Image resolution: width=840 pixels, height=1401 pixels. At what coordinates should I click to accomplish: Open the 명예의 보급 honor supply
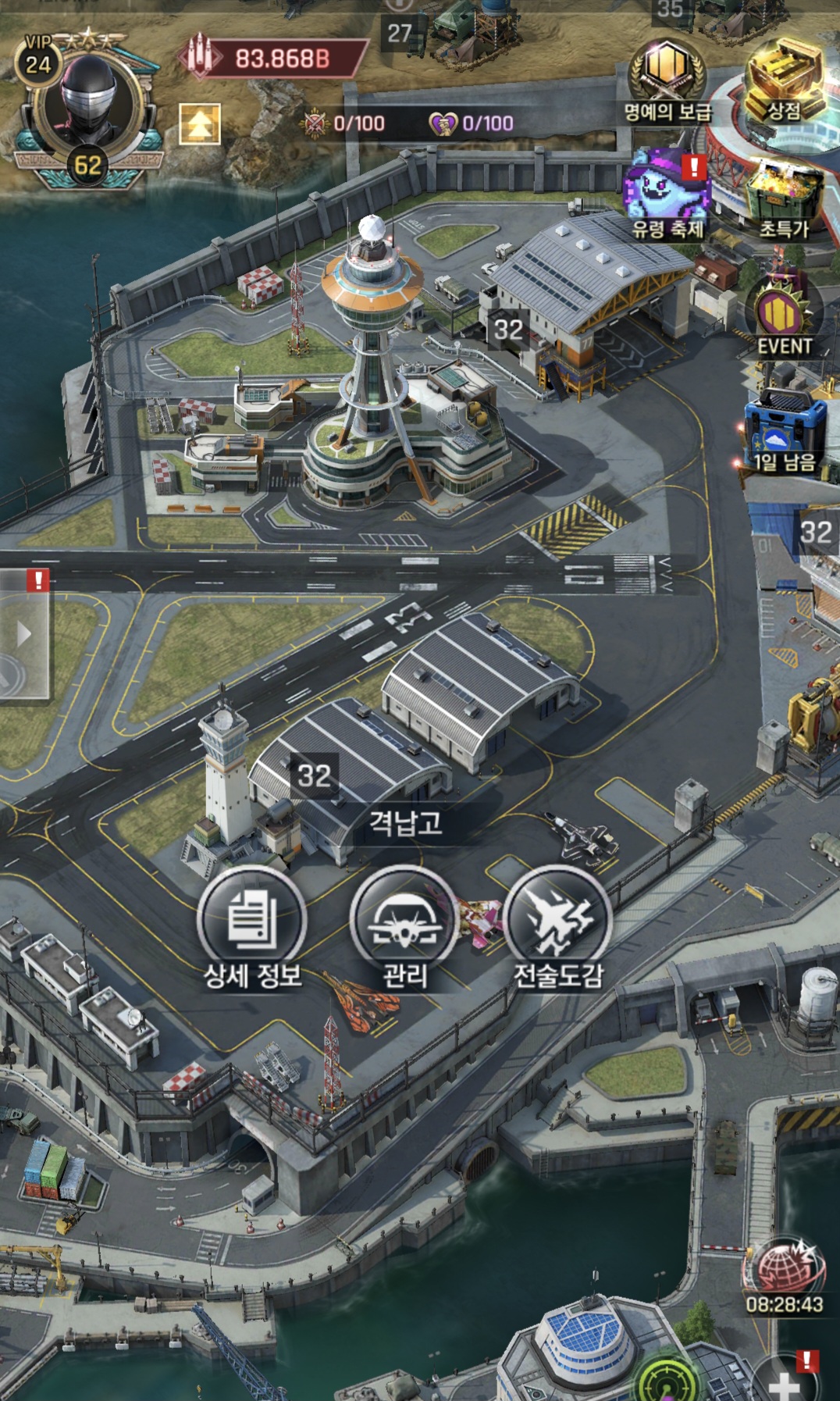pyautogui.click(x=667, y=80)
